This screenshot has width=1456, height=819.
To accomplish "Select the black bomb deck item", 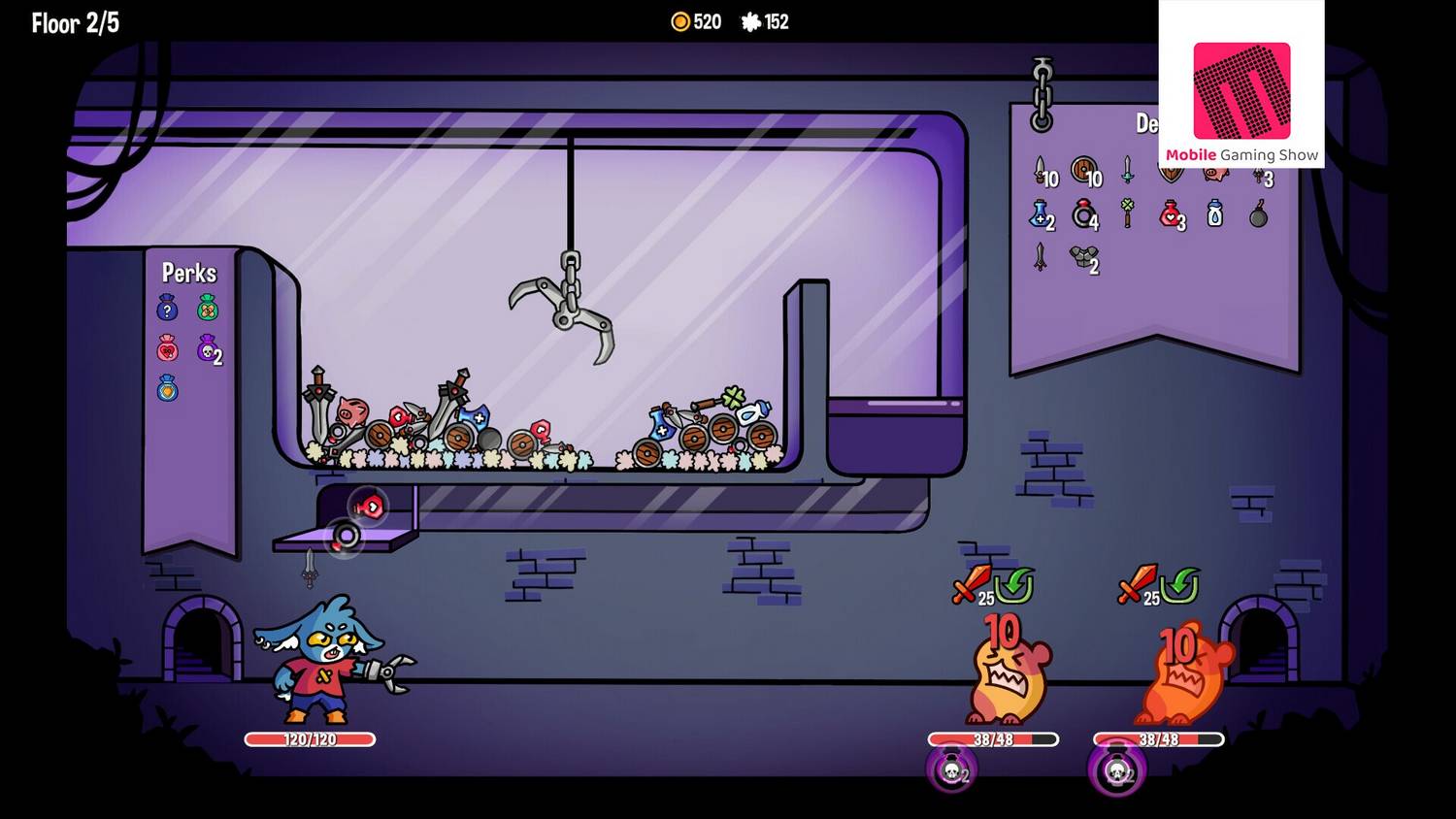I will (1258, 214).
